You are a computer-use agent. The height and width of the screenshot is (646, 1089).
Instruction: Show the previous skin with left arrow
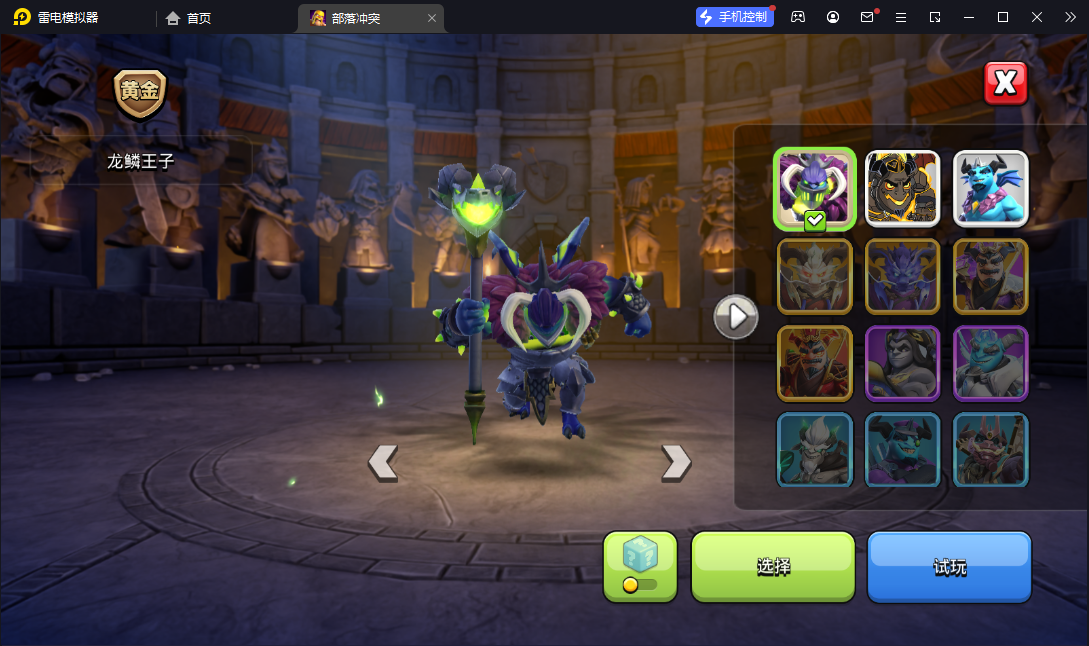pos(383,461)
